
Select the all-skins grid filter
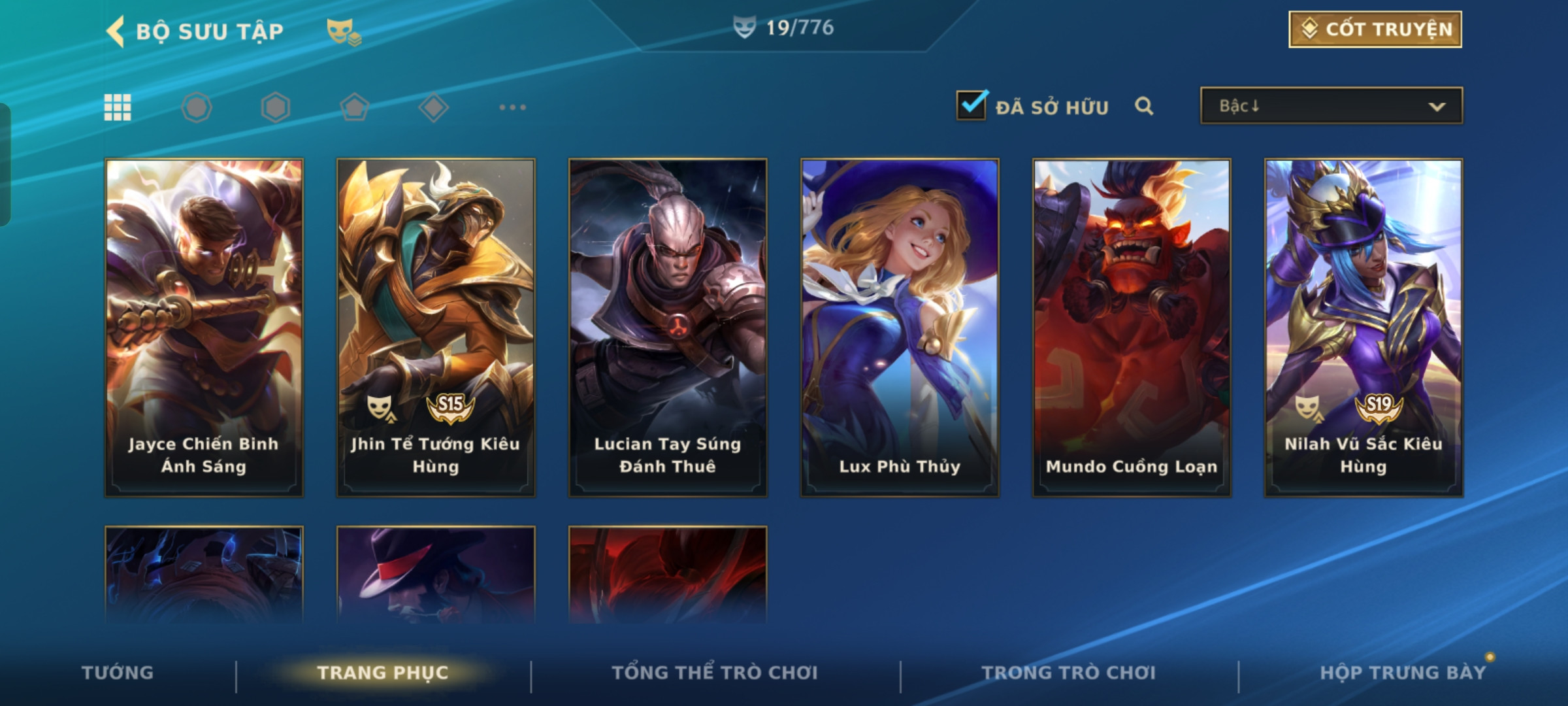click(118, 107)
